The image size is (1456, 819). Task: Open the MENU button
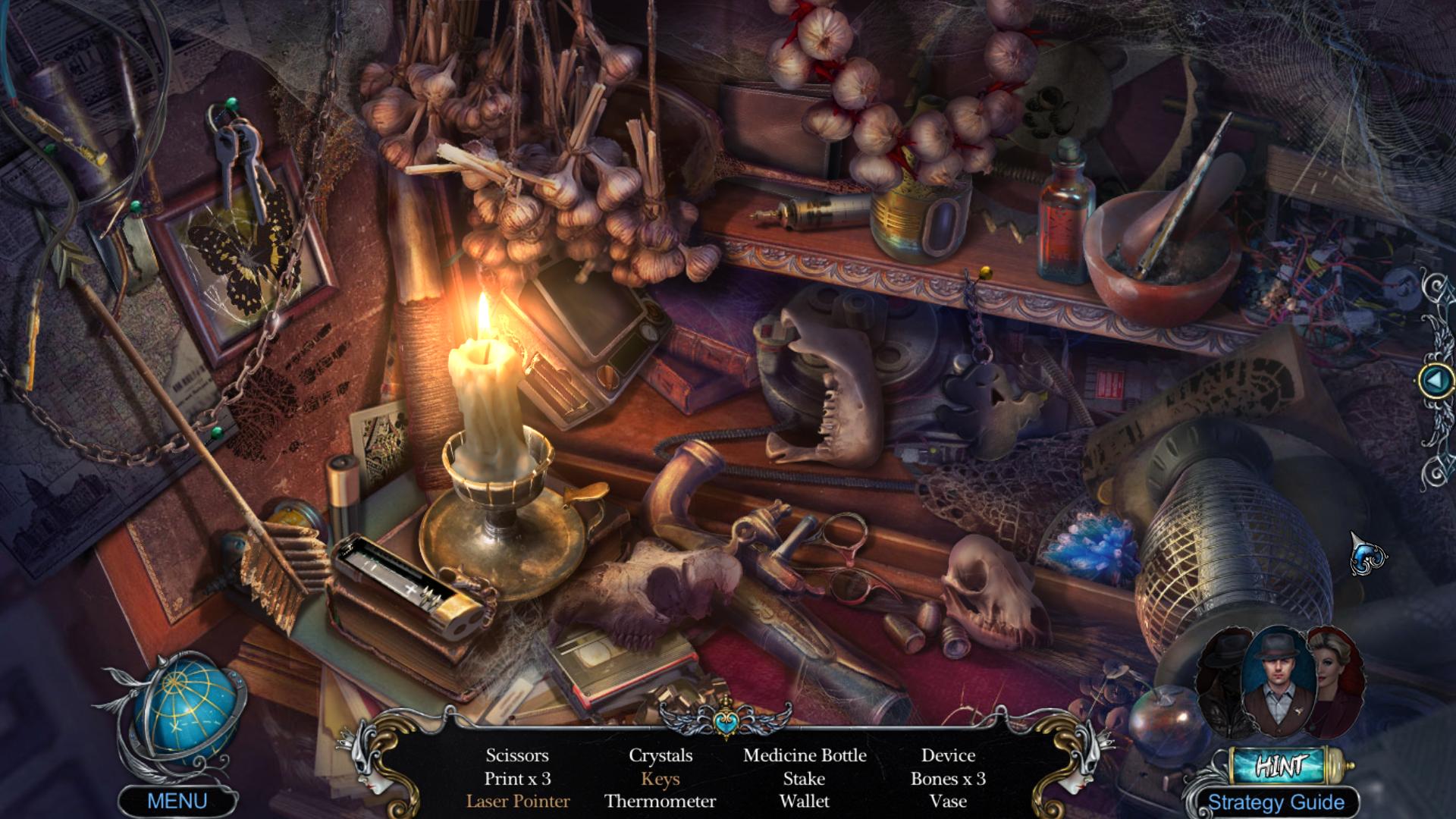[x=177, y=802]
